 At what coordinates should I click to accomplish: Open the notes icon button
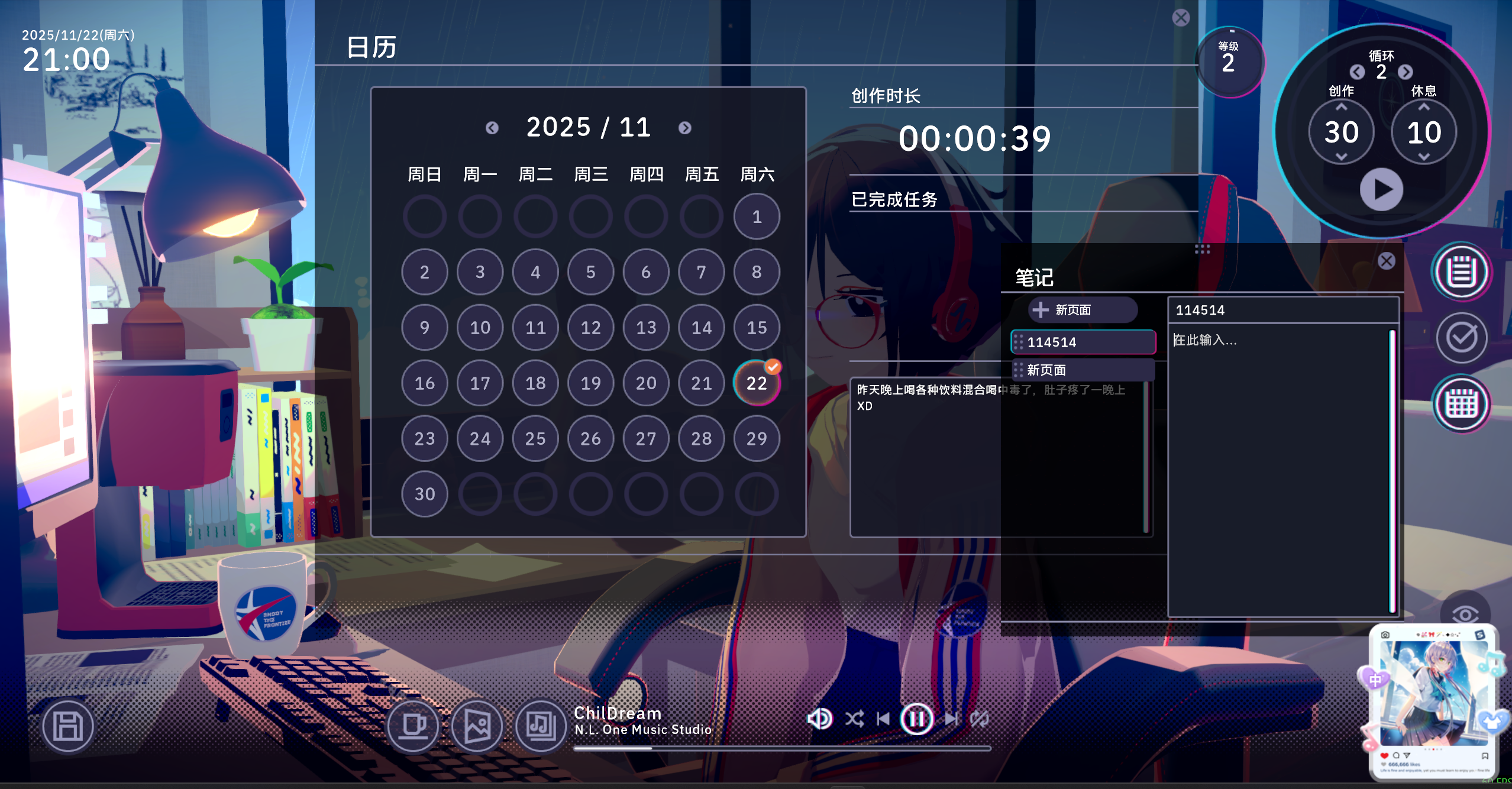pyautogui.click(x=1461, y=272)
